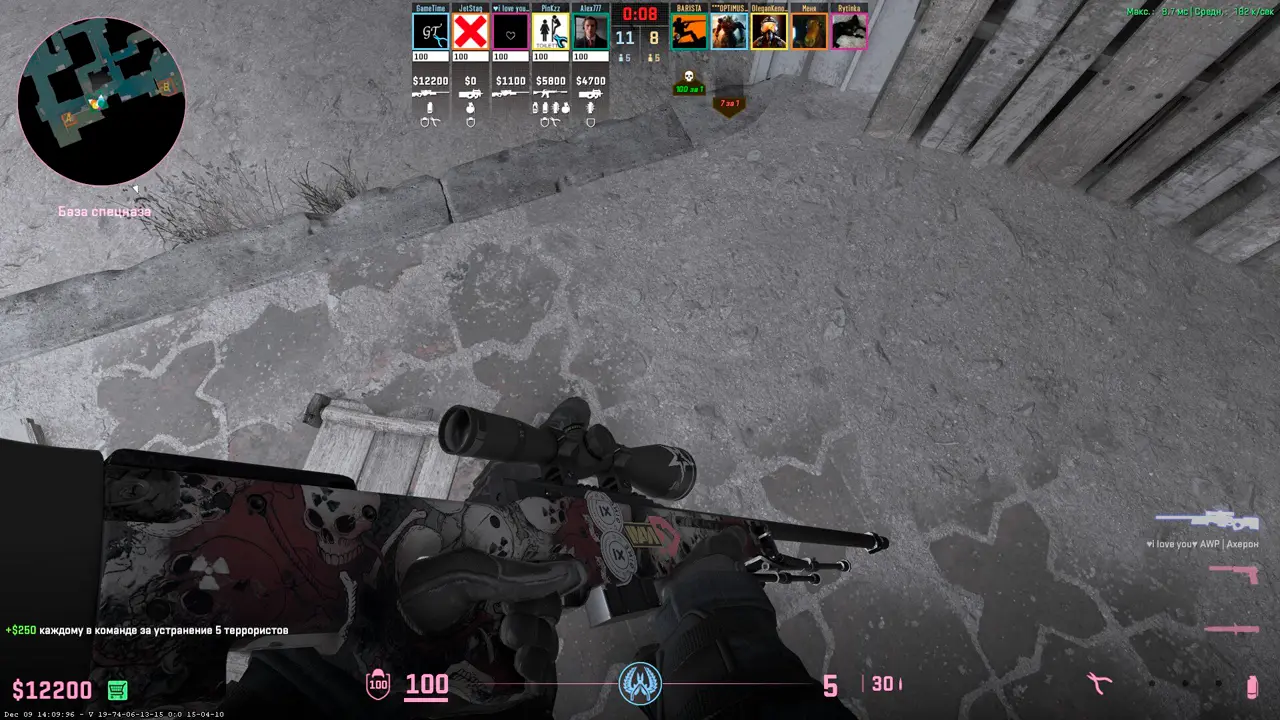Select Alex777's player portrait
1280x720 pixels.
click(x=590, y=31)
